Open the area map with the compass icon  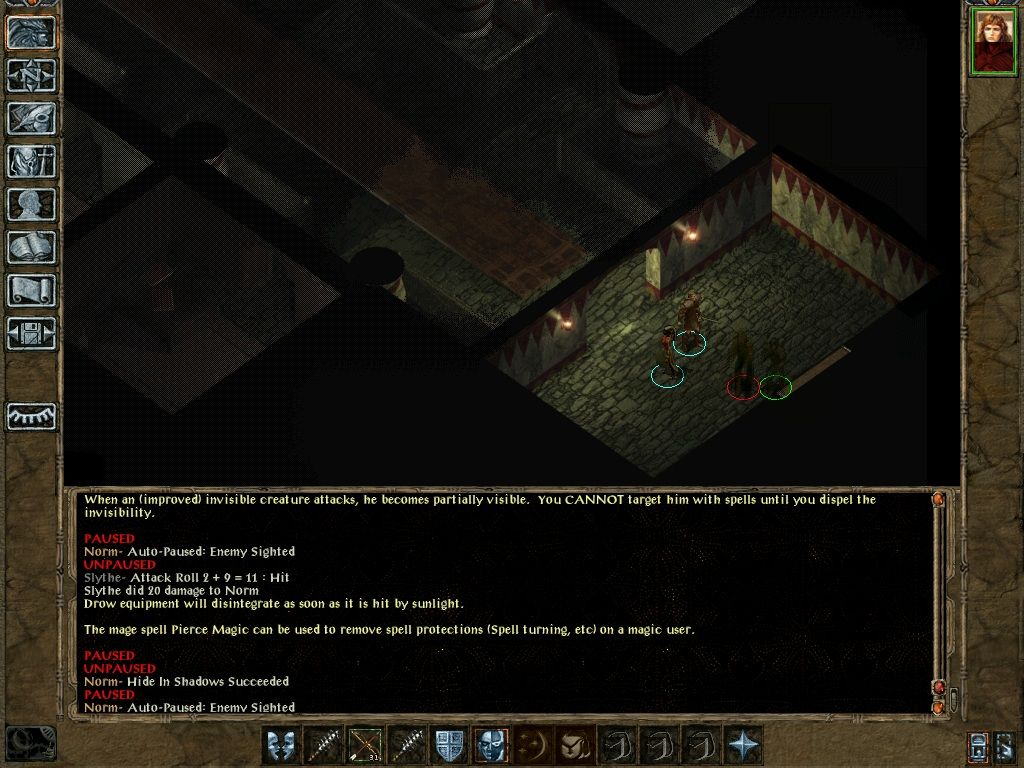(x=32, y=75)
